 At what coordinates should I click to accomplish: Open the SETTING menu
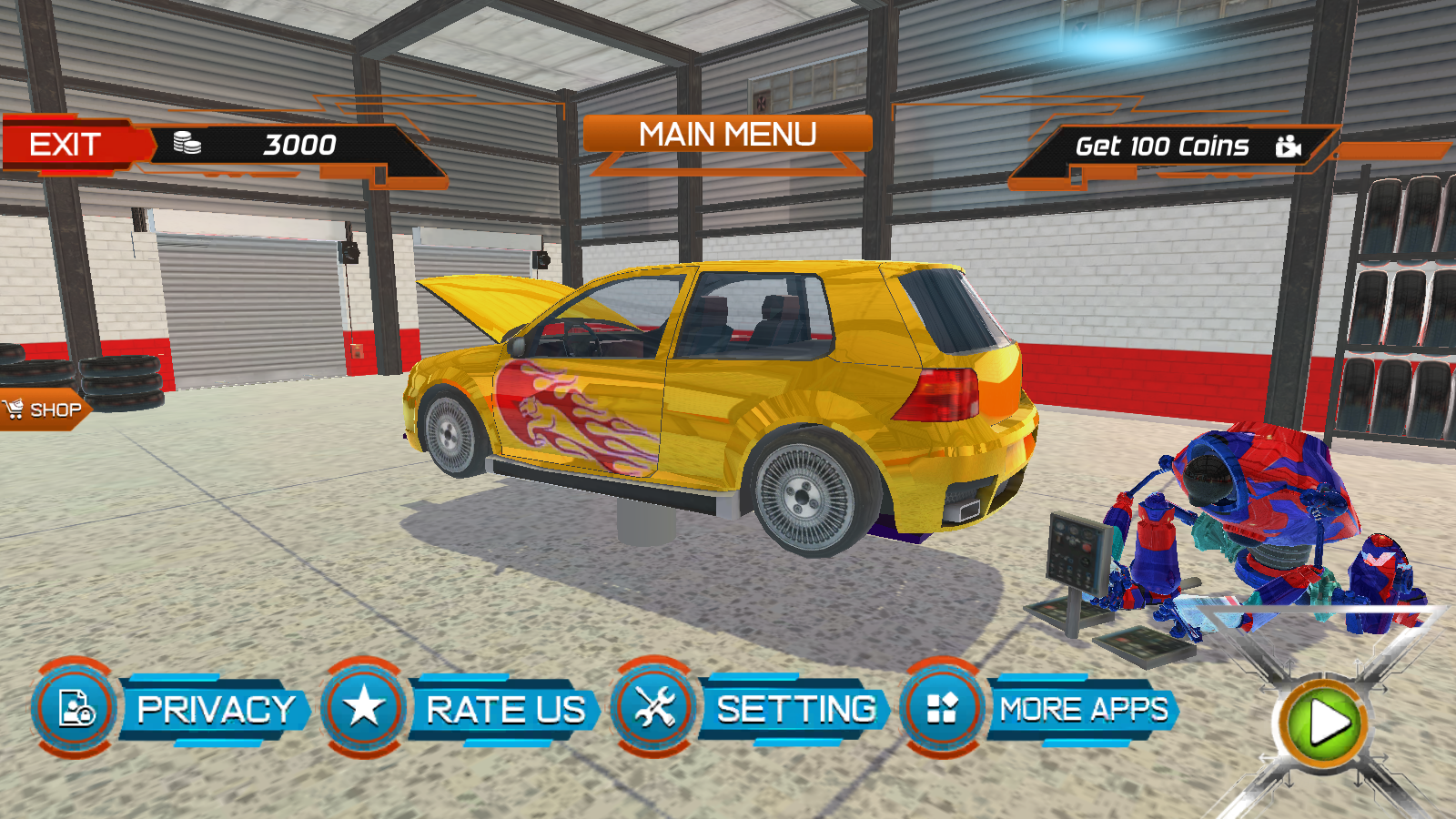pyautogui.click(x=795, y=710)
